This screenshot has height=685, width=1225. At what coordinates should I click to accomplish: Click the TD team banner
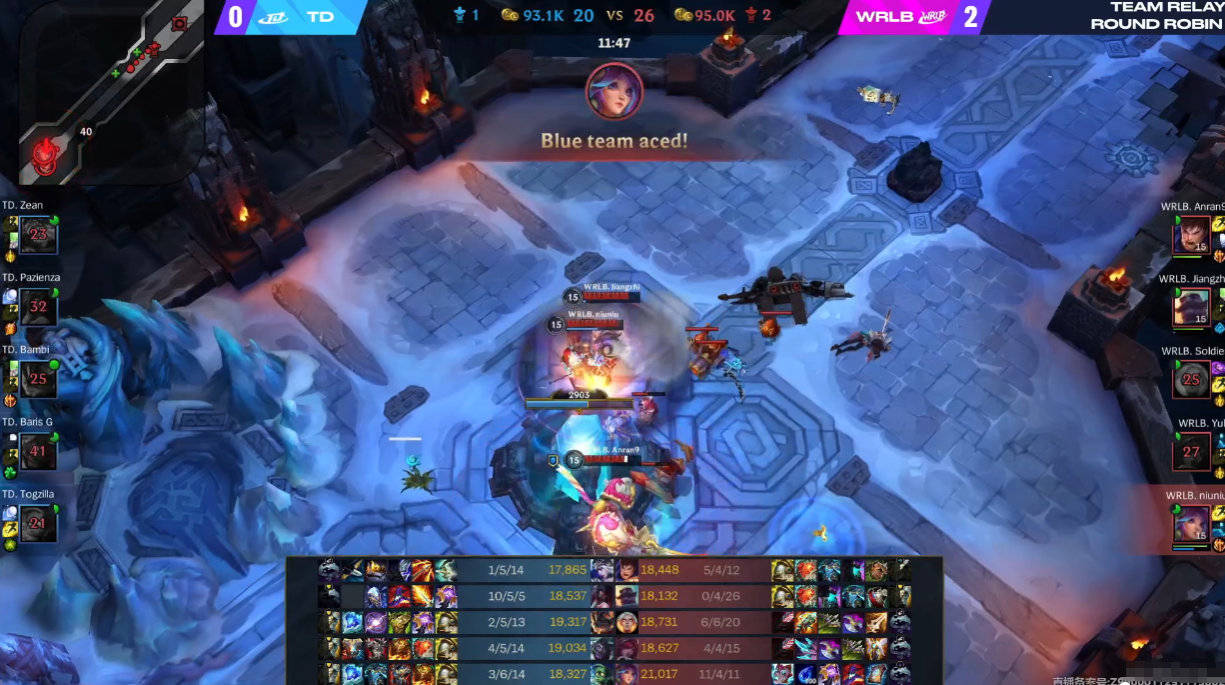tap(290, 17)
